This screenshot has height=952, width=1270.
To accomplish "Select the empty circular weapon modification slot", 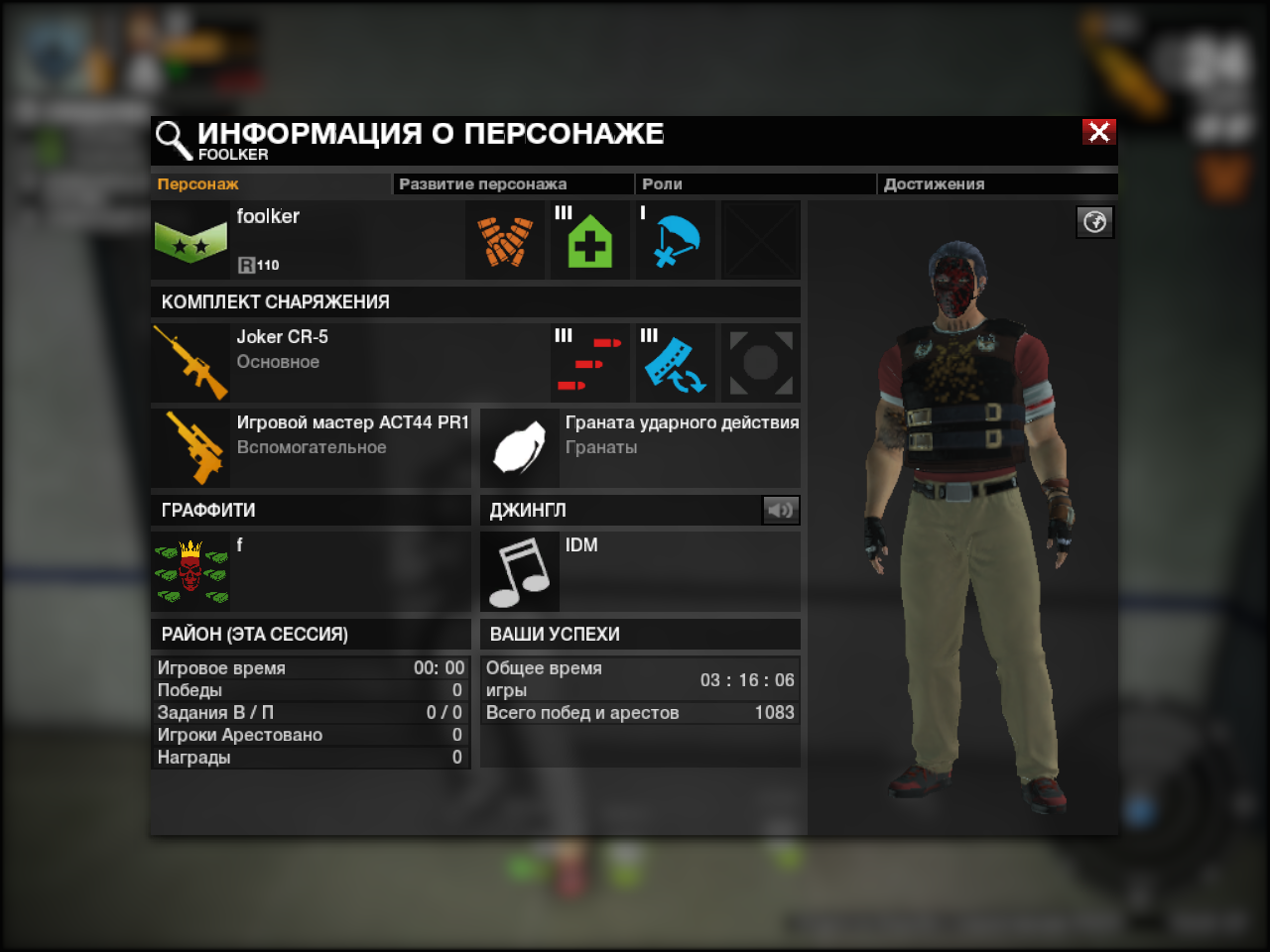I will click(x=760, y=363).
